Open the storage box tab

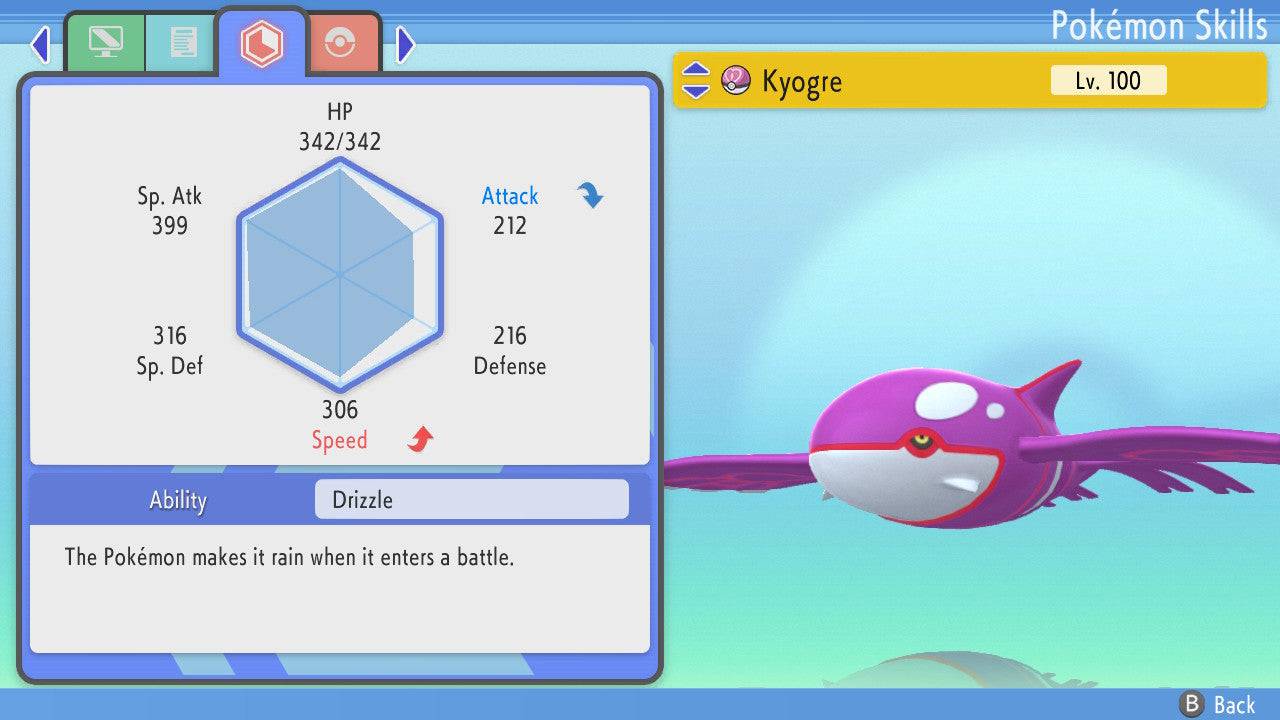point(106,42)
